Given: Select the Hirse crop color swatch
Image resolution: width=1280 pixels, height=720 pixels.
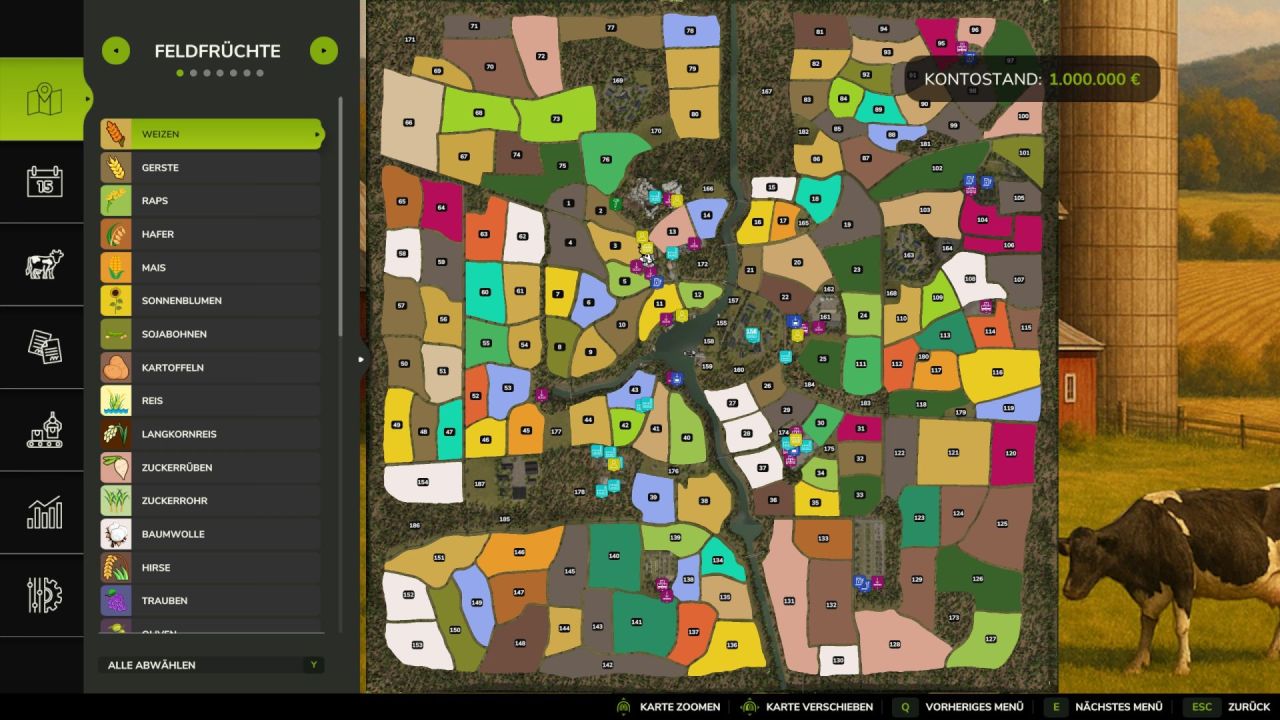Looking at the screenshot, I should pyautogui.click(x=116, y=567).
